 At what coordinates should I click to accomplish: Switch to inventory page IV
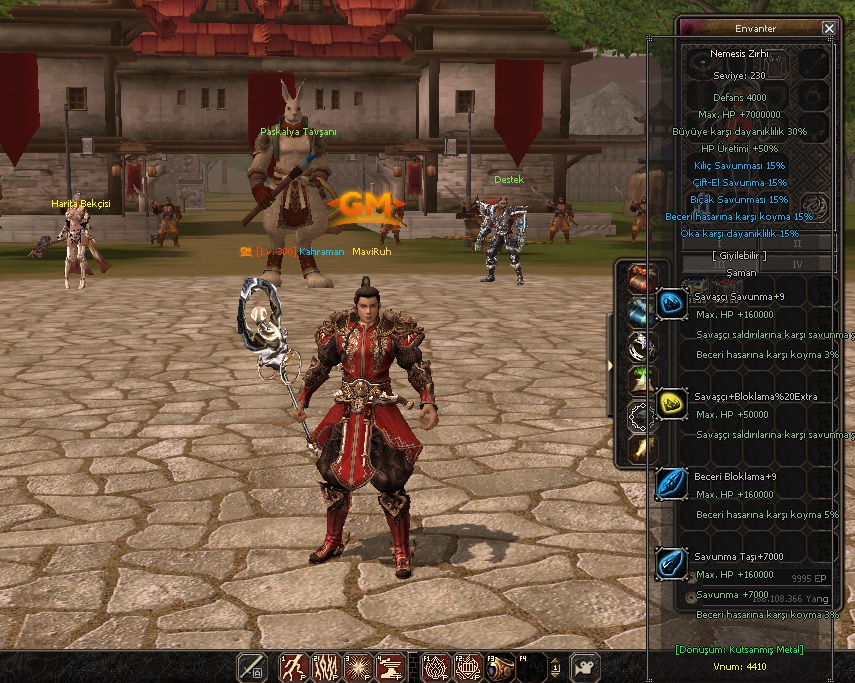(x=797, y=264)
